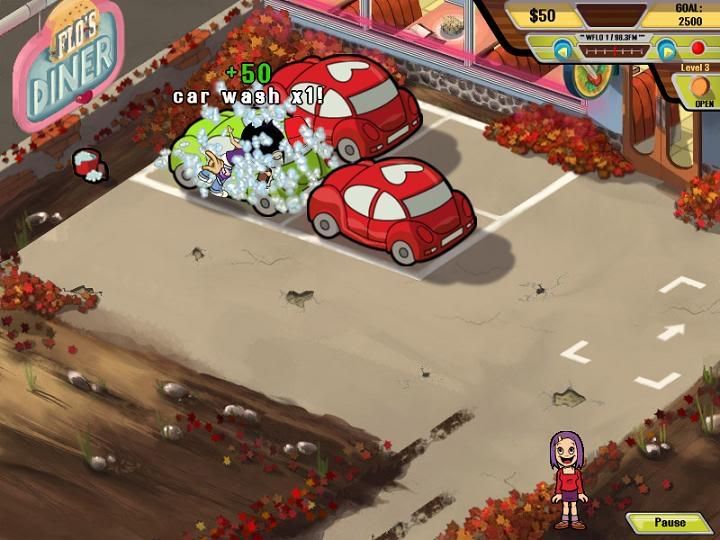Switch to the previous radio station

coord(561,47)
